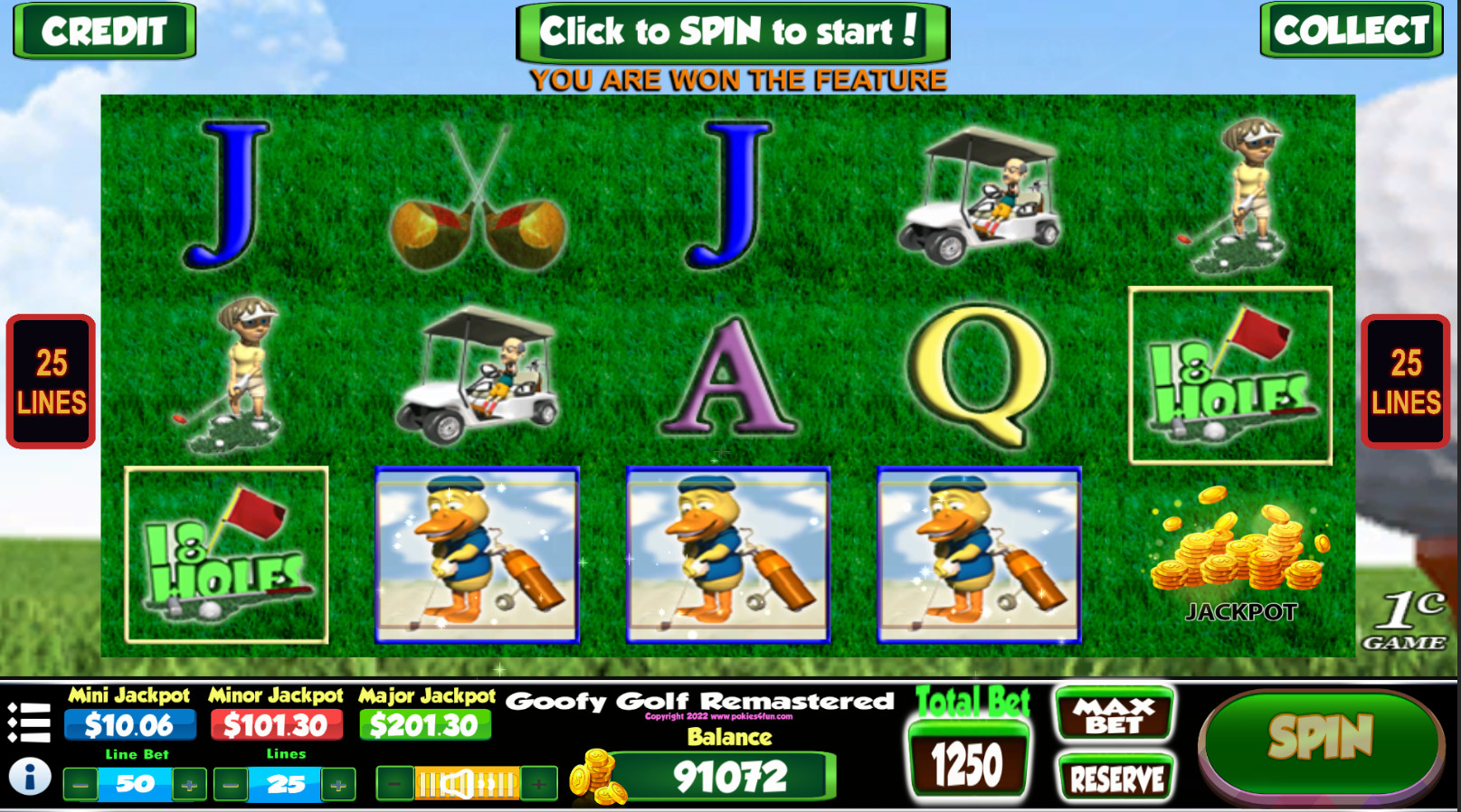Click the info icon
The width and height of the screenshot is (1461, 812).
(29, 773)
